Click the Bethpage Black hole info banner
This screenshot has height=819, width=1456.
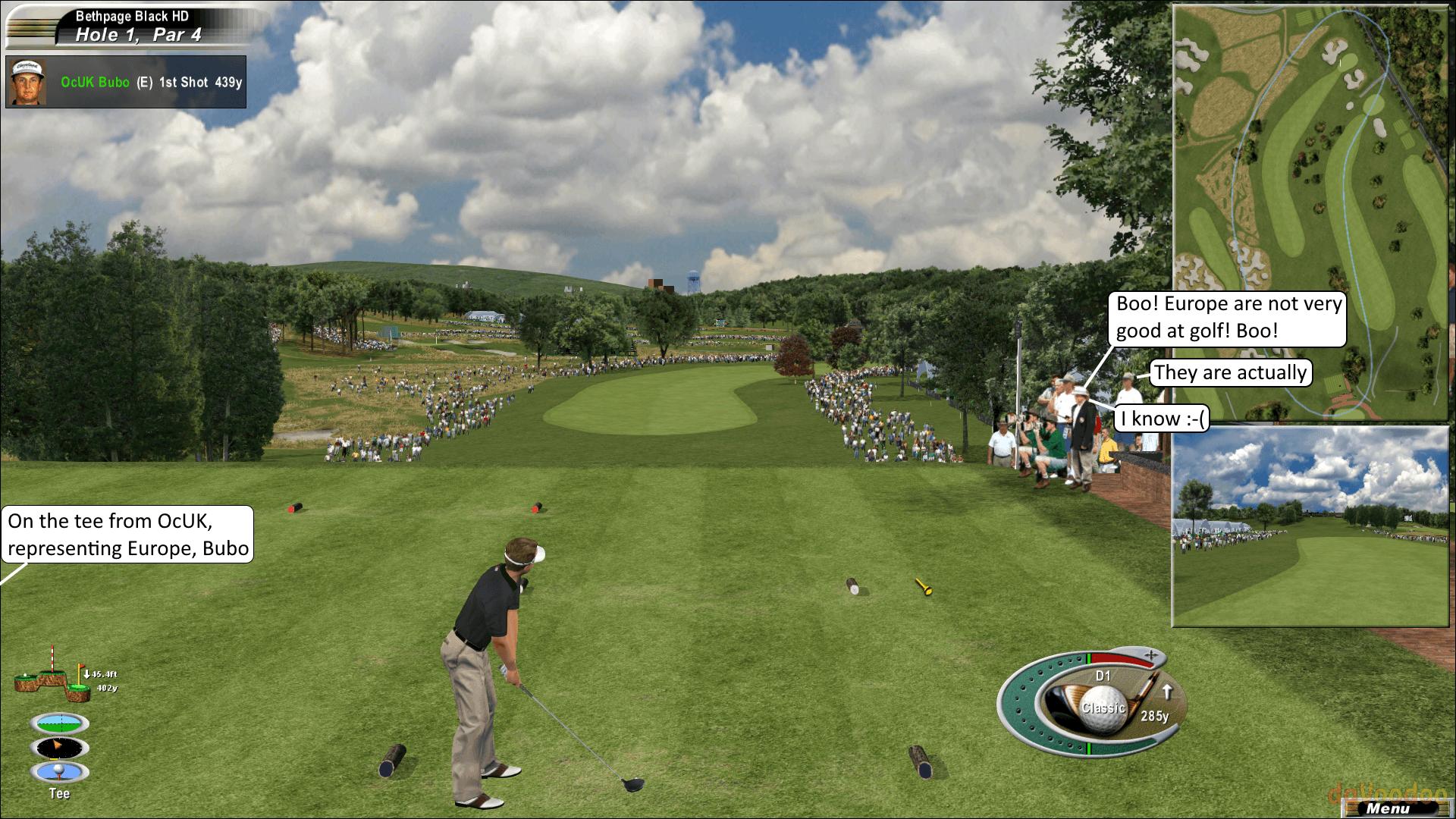point(136,26)
